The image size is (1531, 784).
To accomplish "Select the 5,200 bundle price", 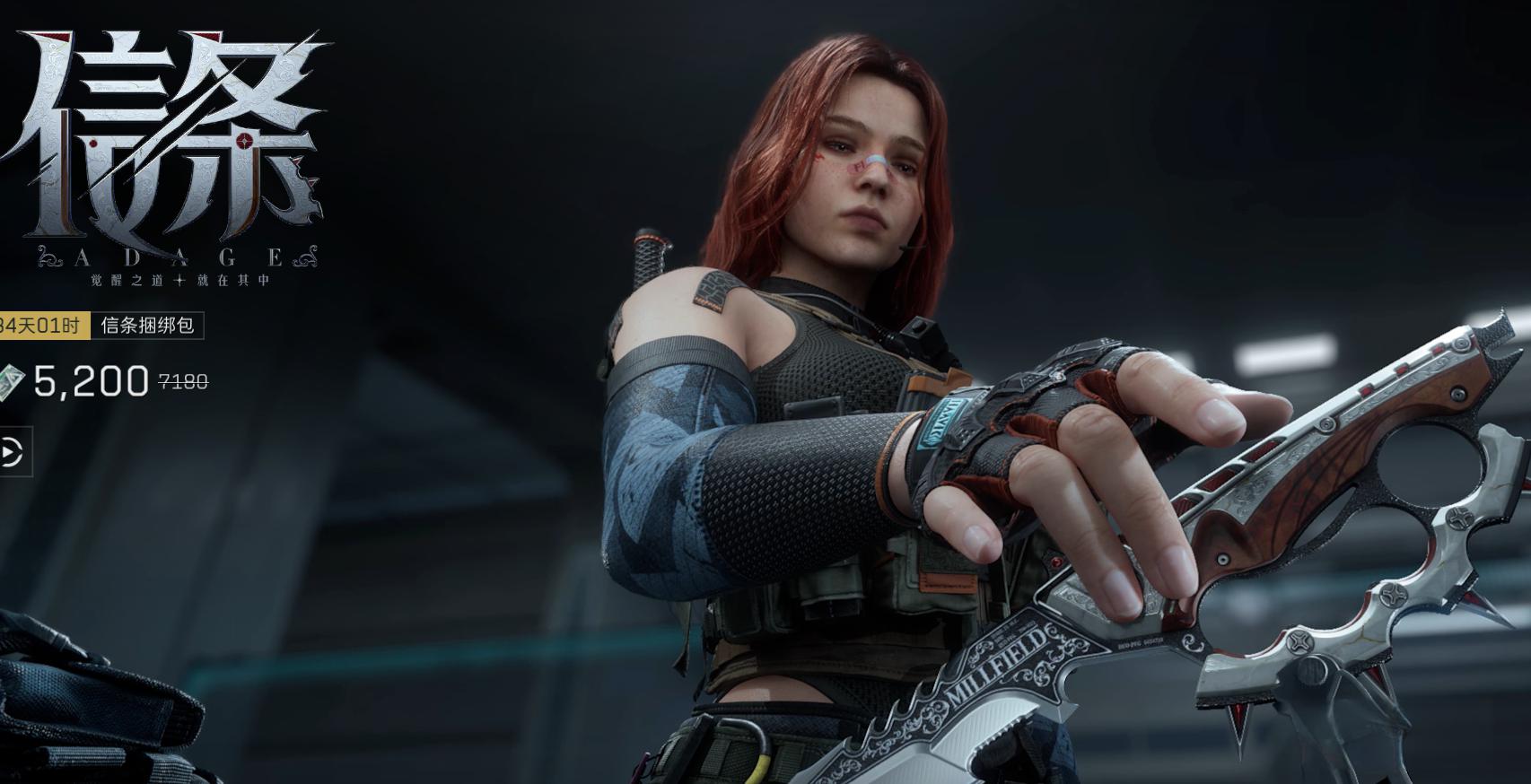I will tap(91, 382).
